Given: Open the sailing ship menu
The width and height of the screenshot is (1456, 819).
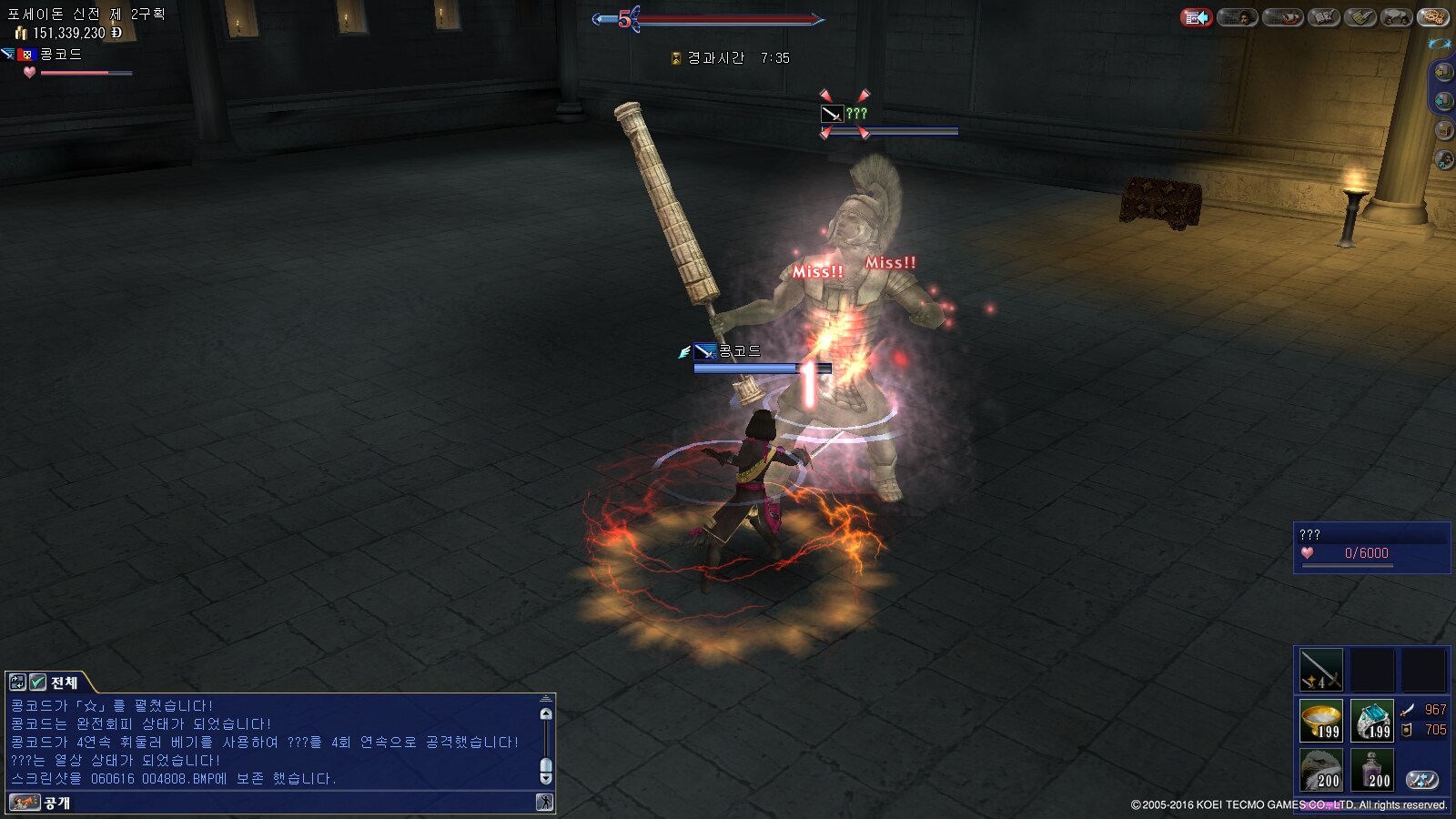Looking at the screenshot, I should coord(1282,17).
